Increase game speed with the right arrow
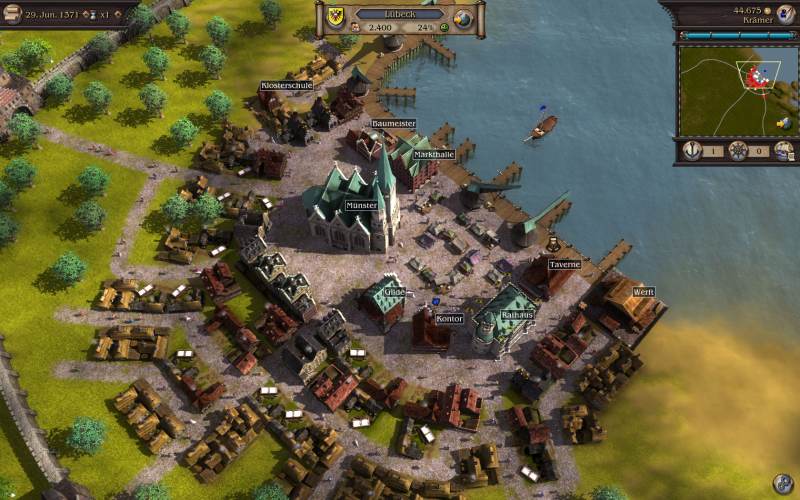The image size is (800, 500). pos(119,16)
